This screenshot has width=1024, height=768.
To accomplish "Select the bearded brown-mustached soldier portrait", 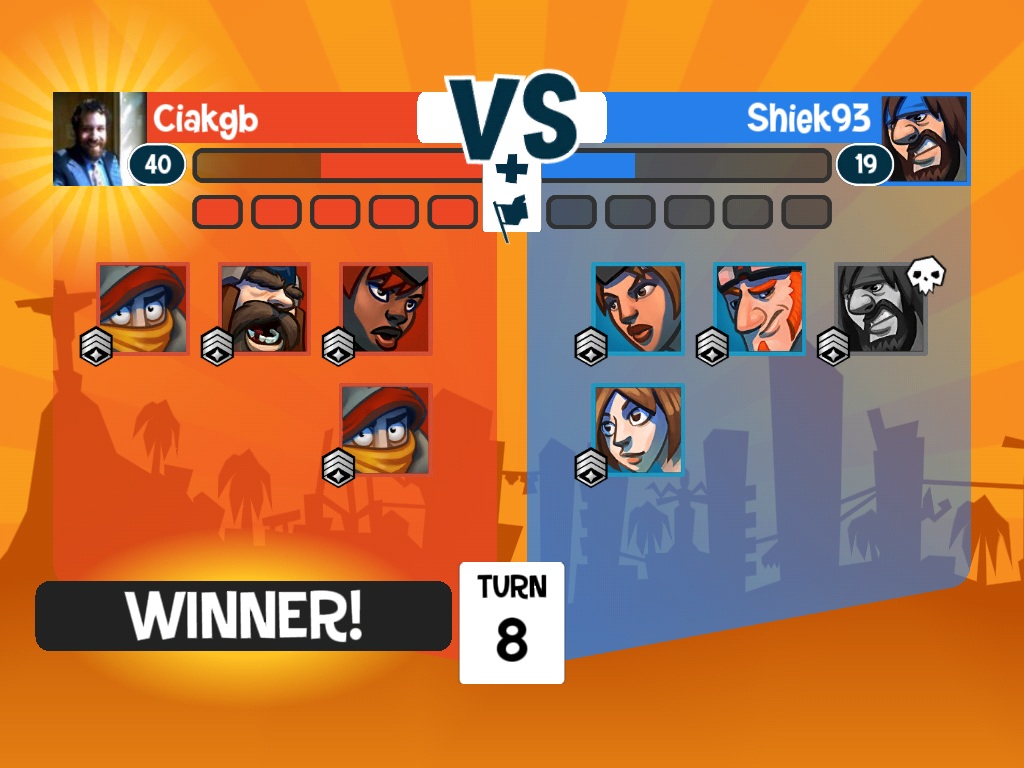I will click(x=264, y=308).
